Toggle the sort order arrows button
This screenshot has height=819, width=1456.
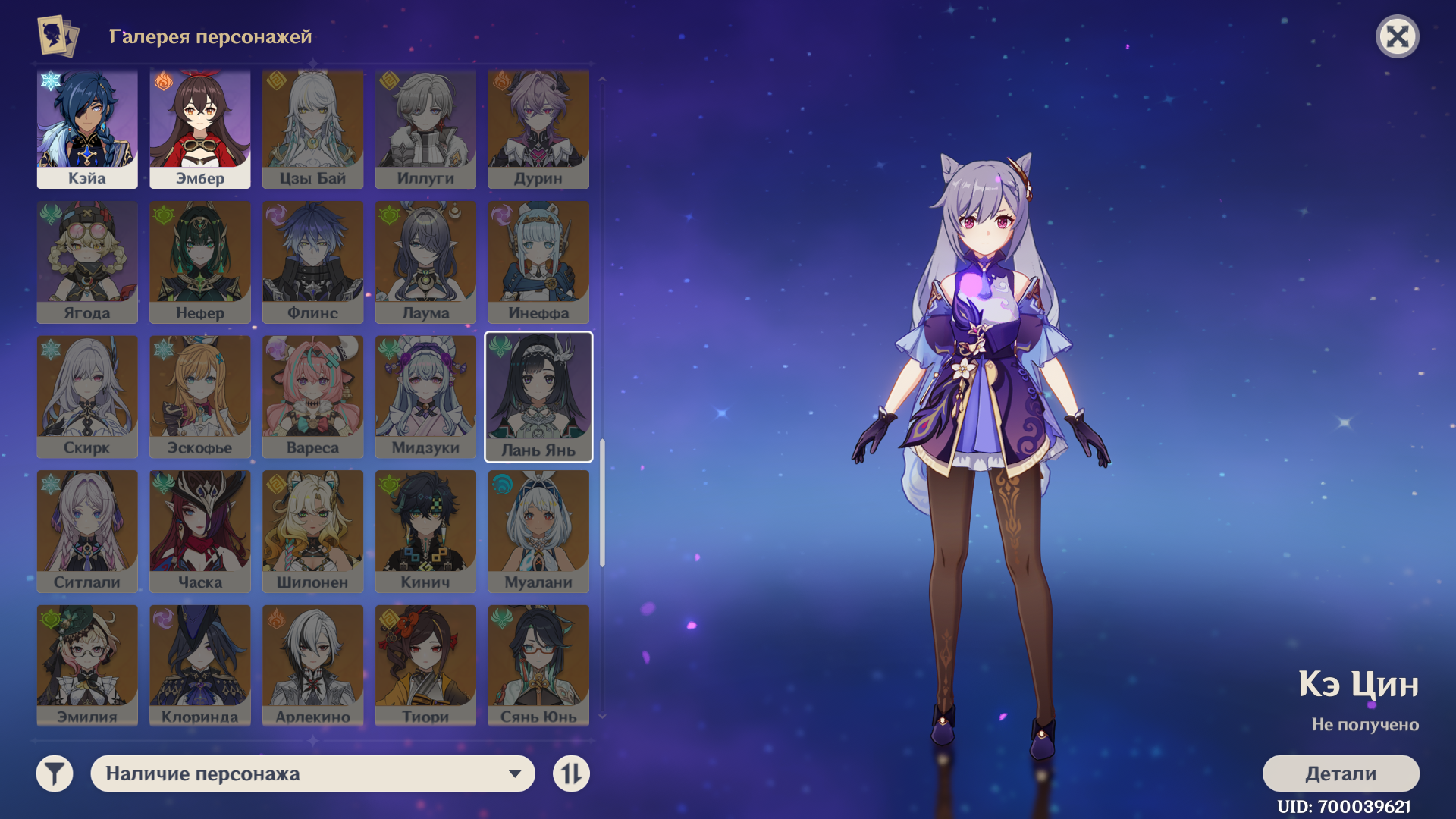click(x=571, y=773)
